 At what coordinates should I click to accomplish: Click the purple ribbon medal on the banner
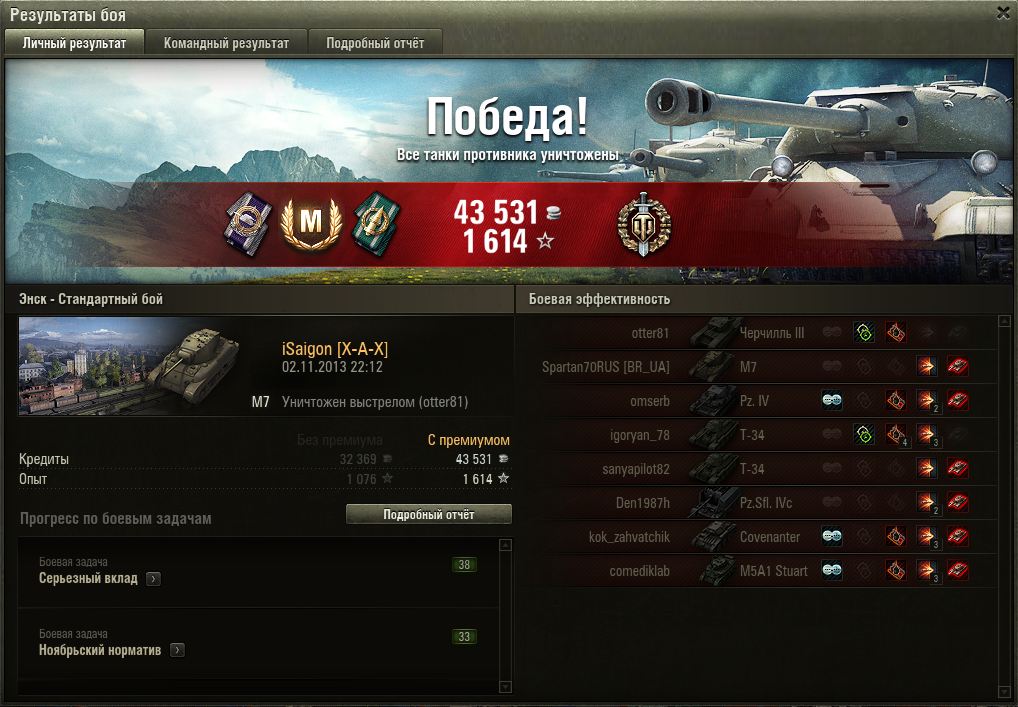tap(245, 224)
